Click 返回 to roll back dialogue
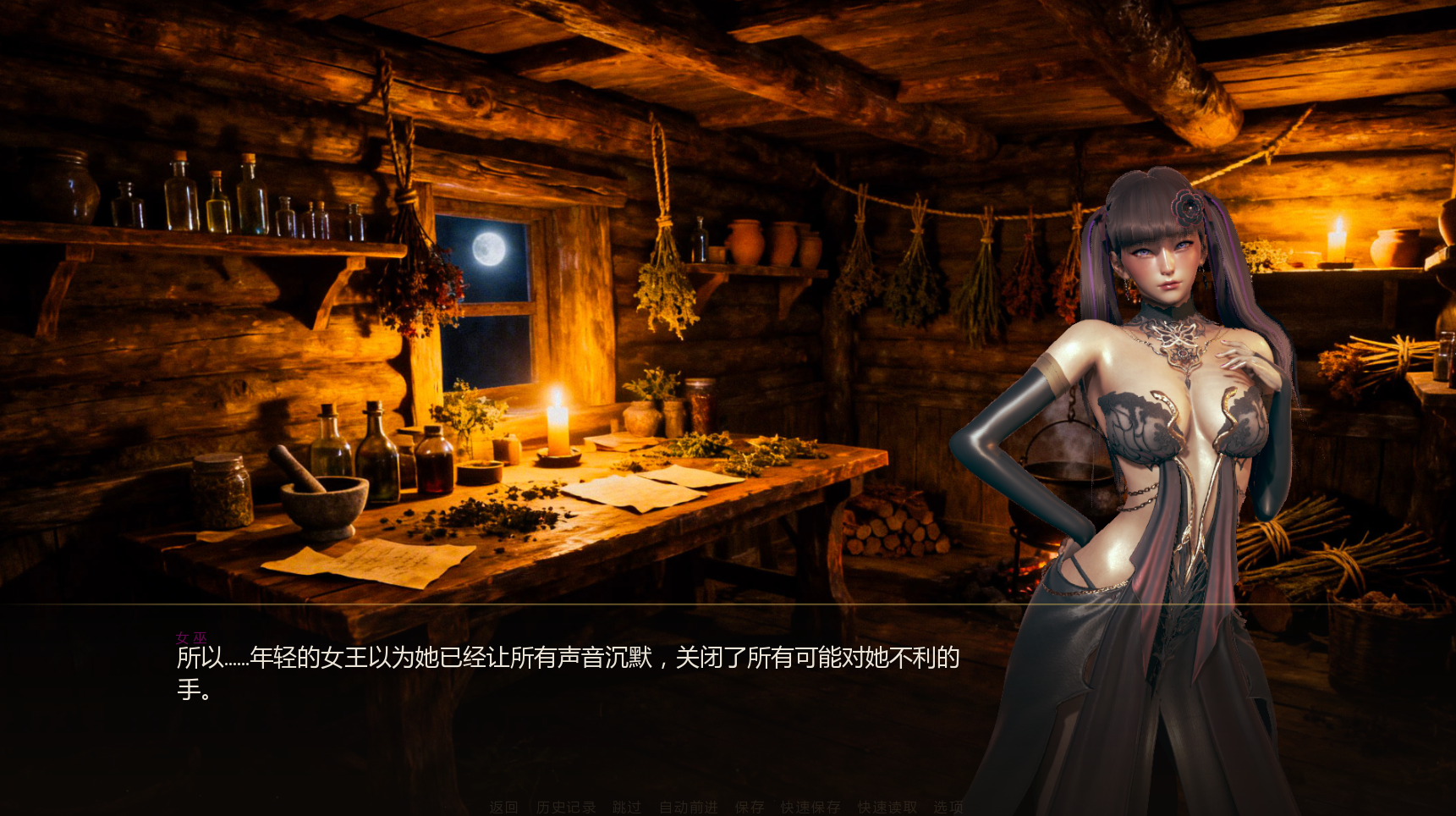The height and width of the screenshot is (816, 1456). point(503,808)
